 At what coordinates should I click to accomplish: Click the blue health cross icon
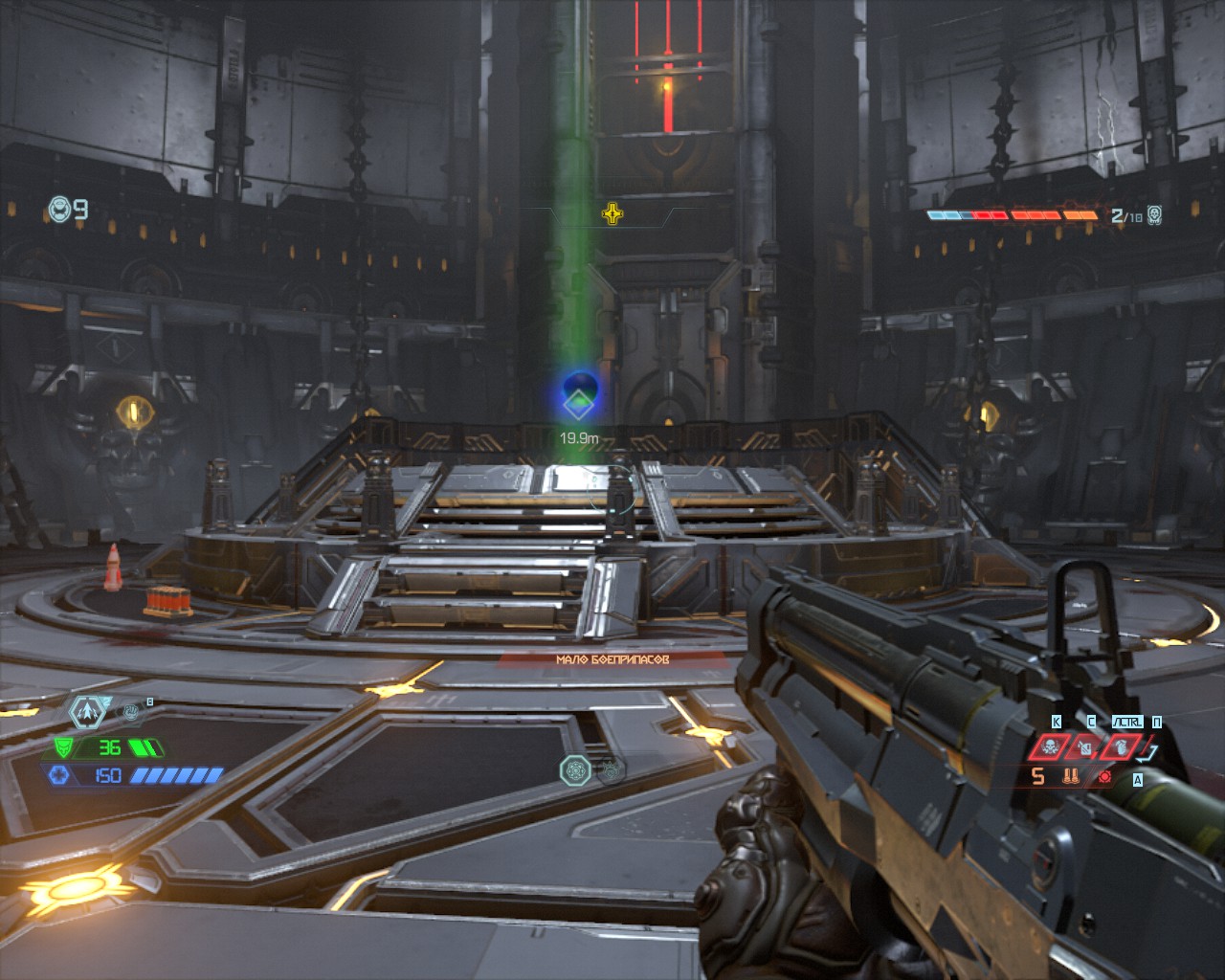(x=59, y=775)
